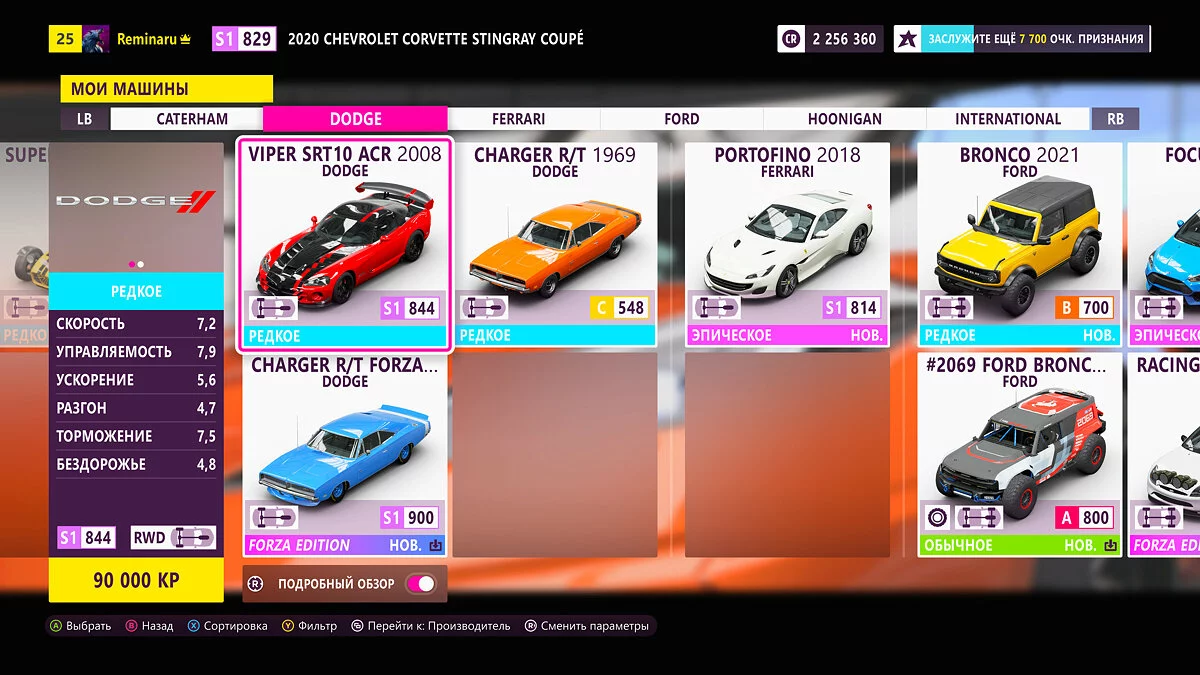The image size is (1200, 675).
Task: Open the Ferrari manufacturer tab
Action: point(518,119)
